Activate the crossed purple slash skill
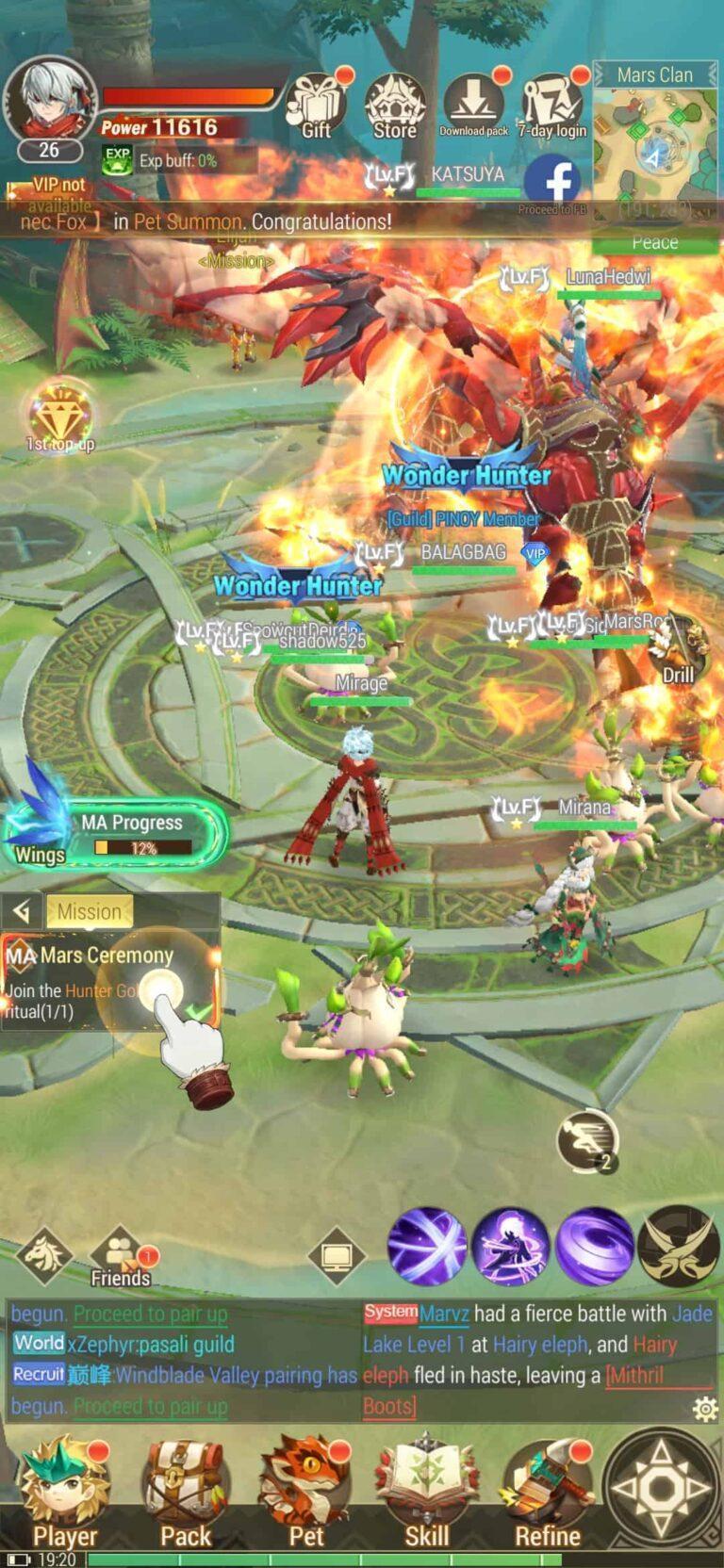The width and height of the screenshot is (724, 1568). tap(427, 1247)
